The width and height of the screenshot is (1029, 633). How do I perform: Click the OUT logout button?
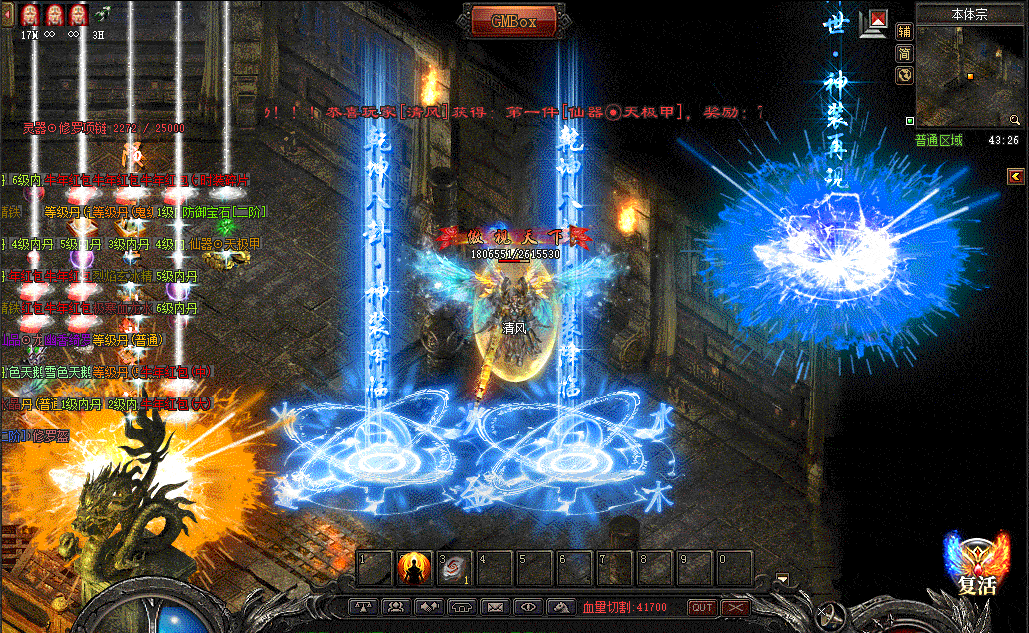[702, 607]
